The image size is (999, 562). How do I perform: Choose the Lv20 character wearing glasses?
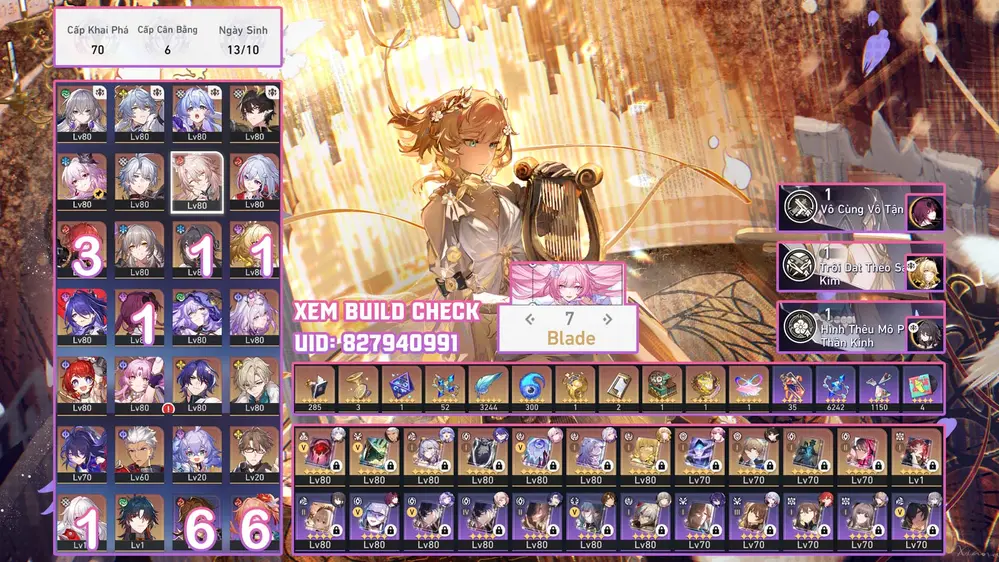coord(253,452)
